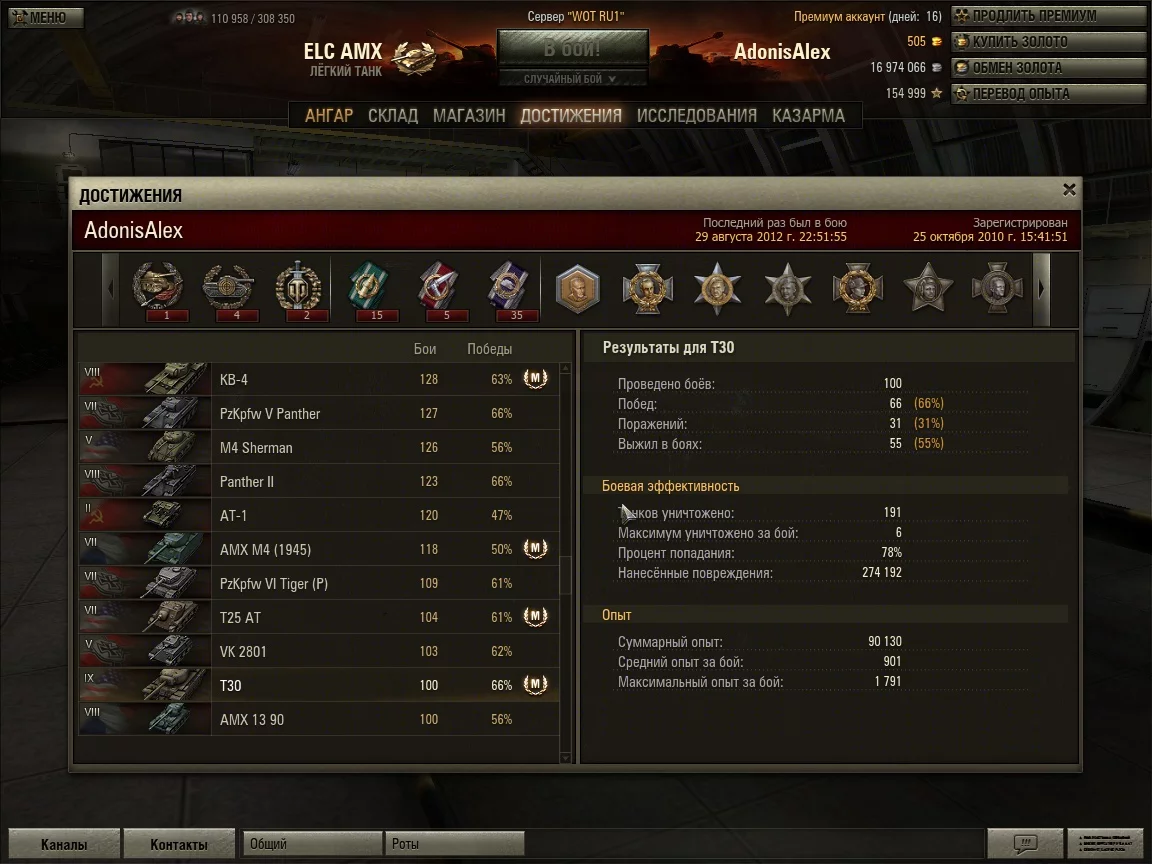Go to the ИССЛЕДОВАНИЯ tab
1152x864 pixels.
(x=697, y=116)
